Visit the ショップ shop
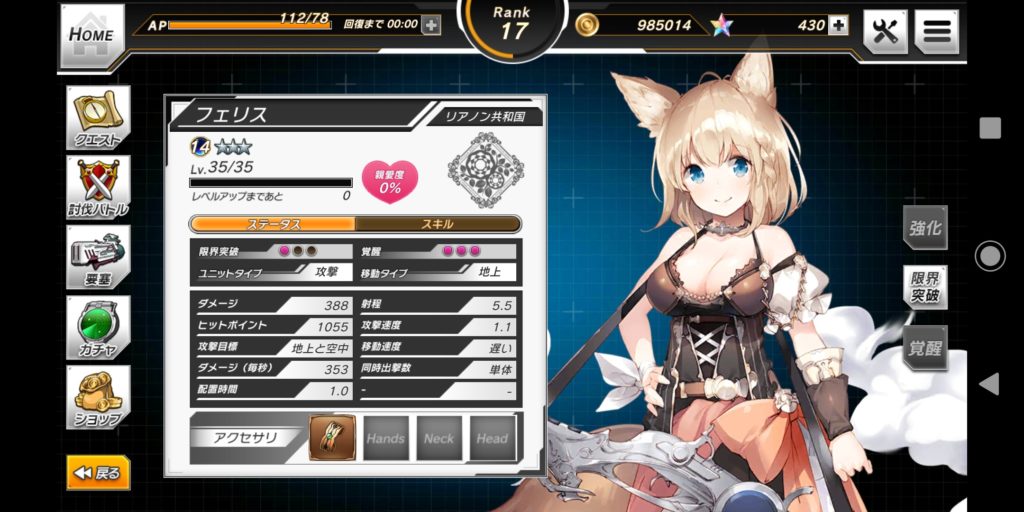1024x512 pixels. (98, 397)
